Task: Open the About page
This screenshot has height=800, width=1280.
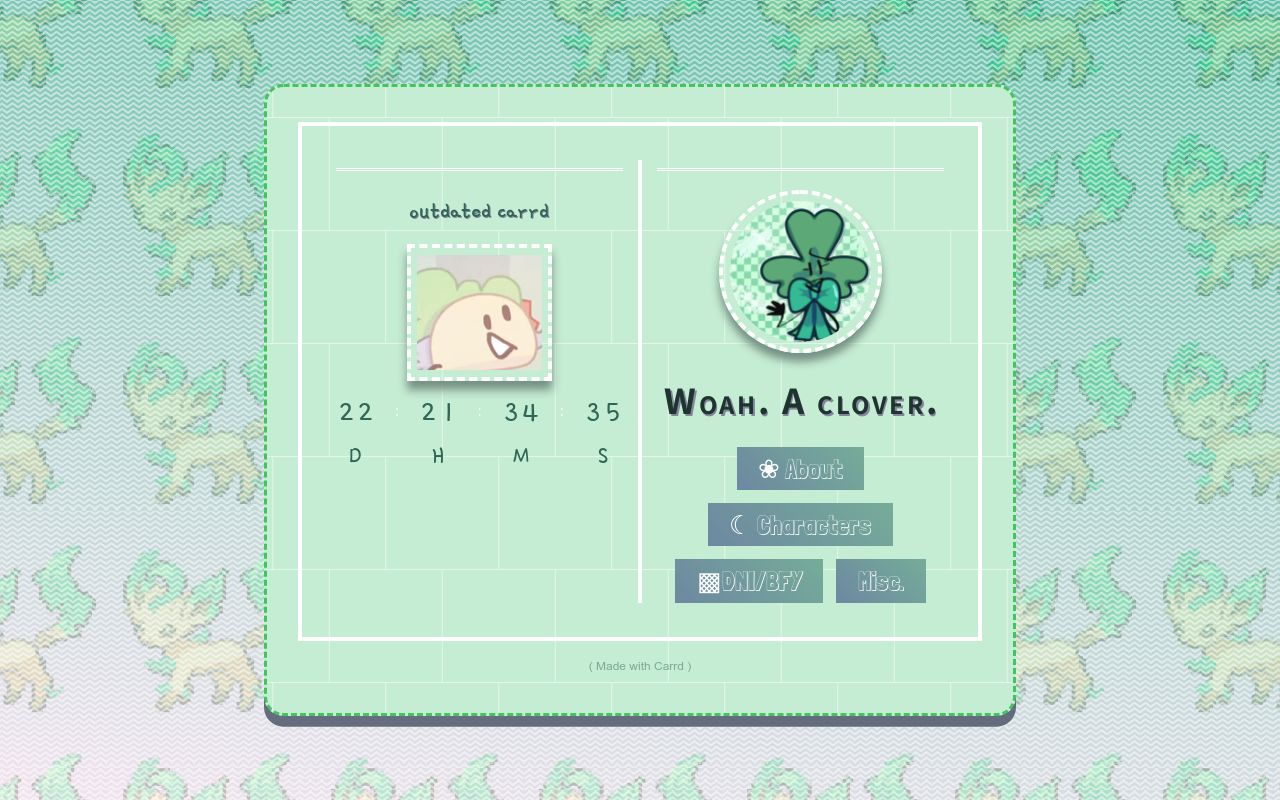Action: tap(800, 468)
